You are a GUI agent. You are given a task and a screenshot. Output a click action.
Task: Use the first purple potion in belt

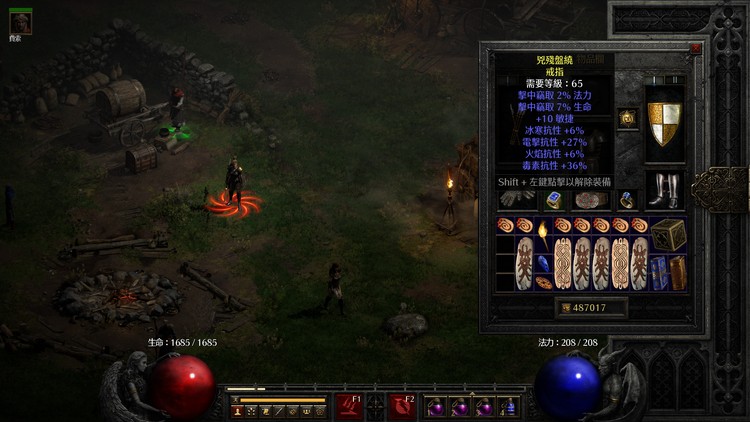click(x=436, y=407)
